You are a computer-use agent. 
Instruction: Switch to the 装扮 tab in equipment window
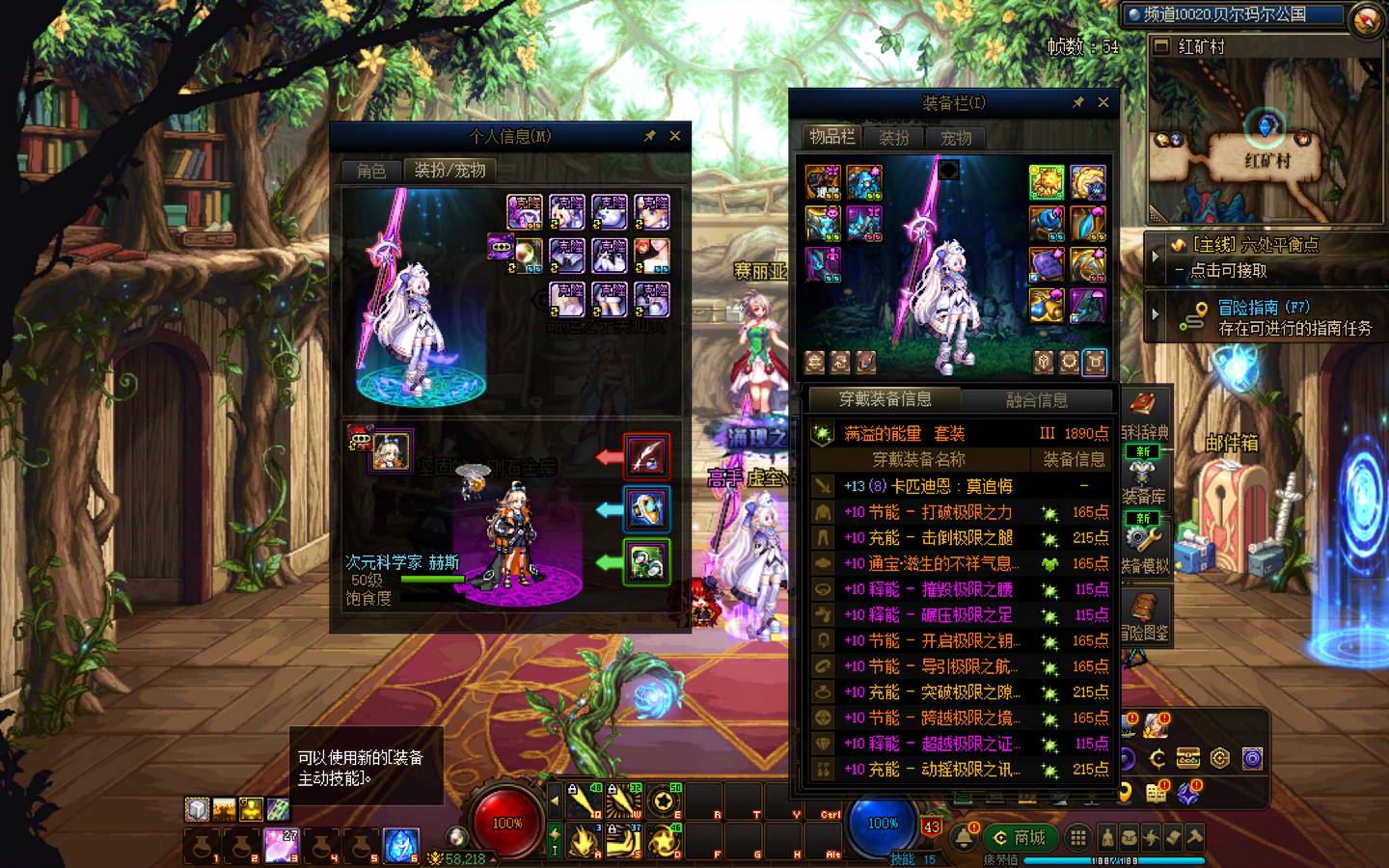(894, 138)
